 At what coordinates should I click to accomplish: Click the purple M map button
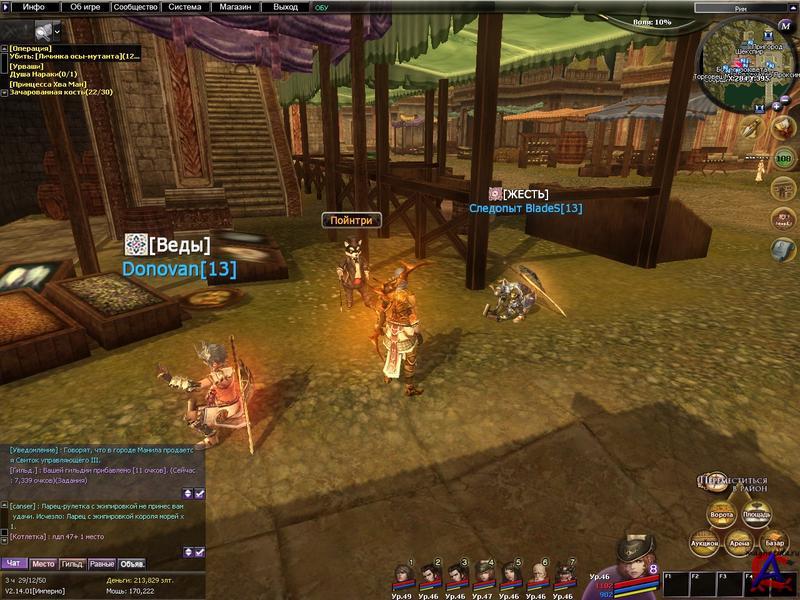(785, 27)
